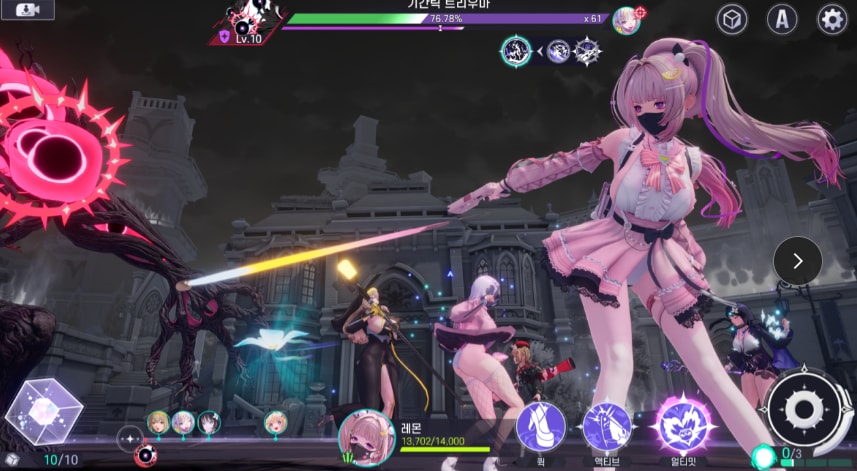Open the cube icon in the top bar
The image size is (857, 471).
click(x=732, y=19)
